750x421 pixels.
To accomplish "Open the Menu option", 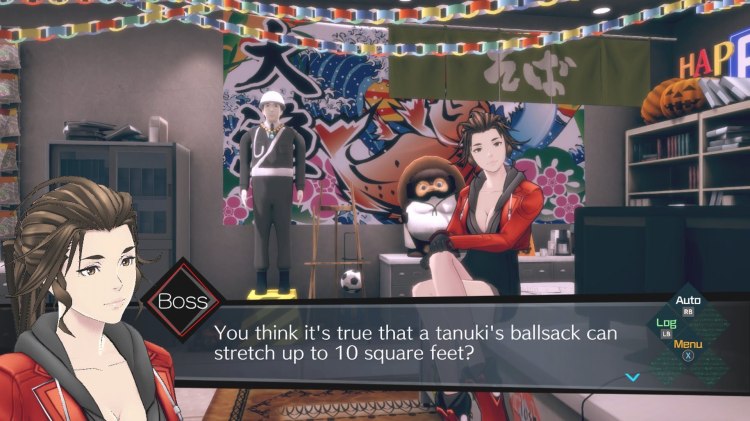I will pyautogui.click(x=688, y=346).
